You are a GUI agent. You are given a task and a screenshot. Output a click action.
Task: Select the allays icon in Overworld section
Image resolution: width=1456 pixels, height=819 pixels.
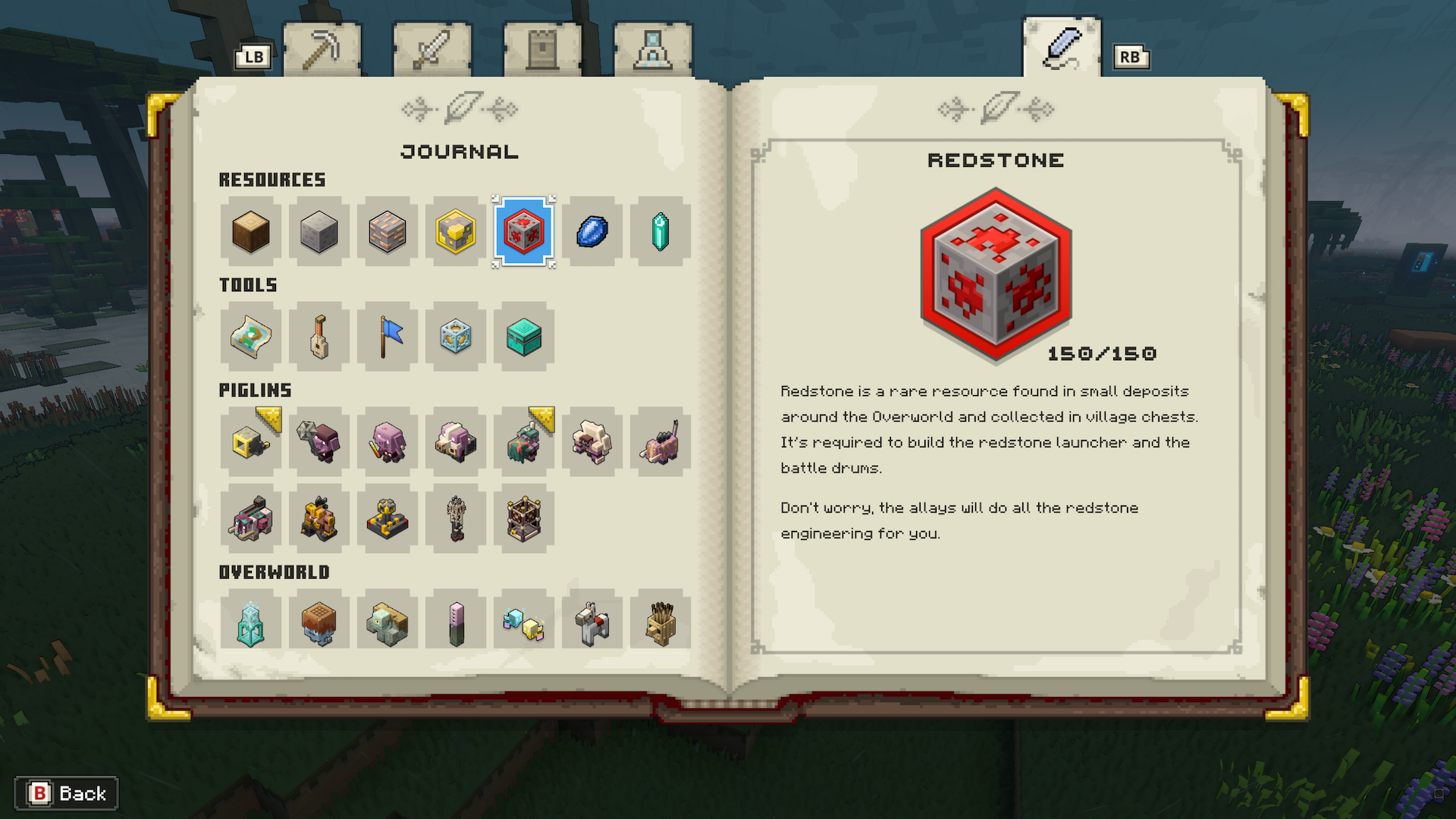524,622
